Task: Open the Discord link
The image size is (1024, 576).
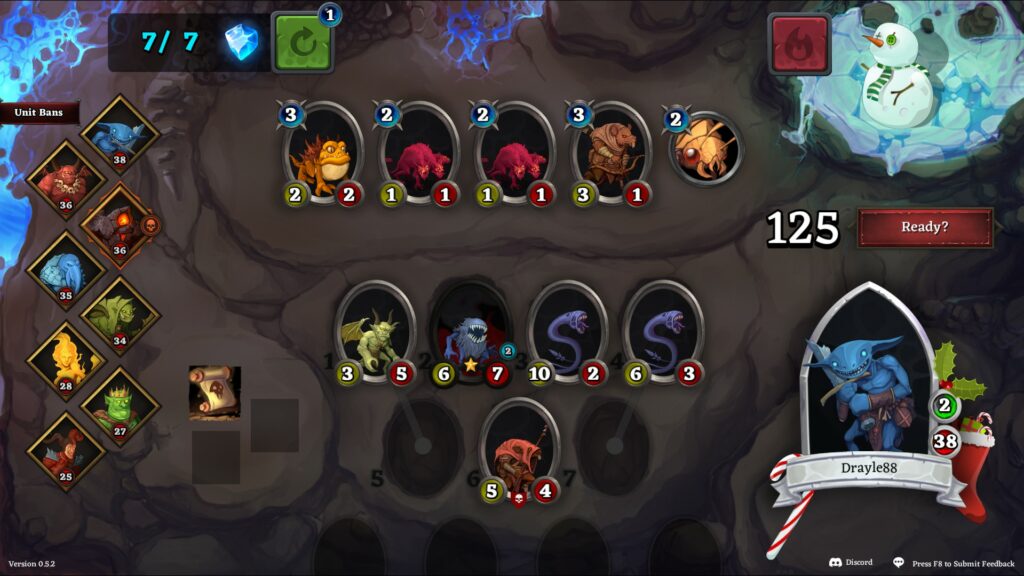Action: [x=850, y=563]
